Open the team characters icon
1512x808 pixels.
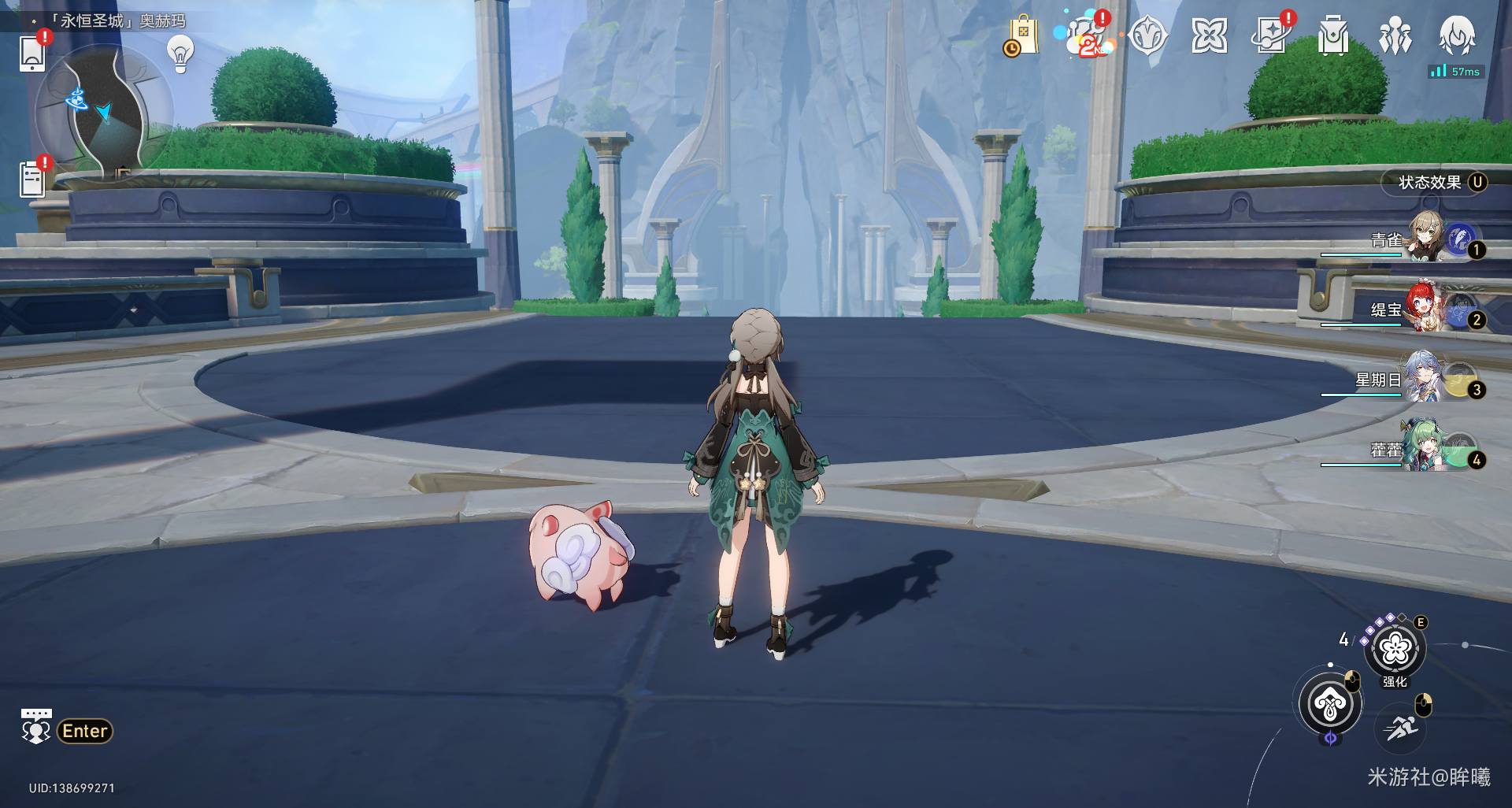pos(1395,37)
